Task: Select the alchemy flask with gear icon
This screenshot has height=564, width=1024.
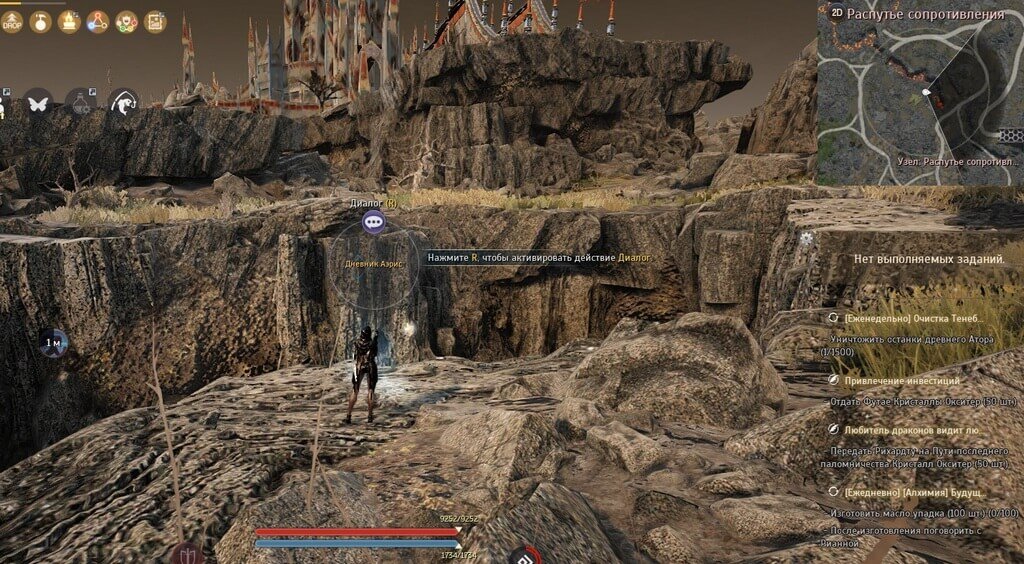Action: (x=81, y=101)
